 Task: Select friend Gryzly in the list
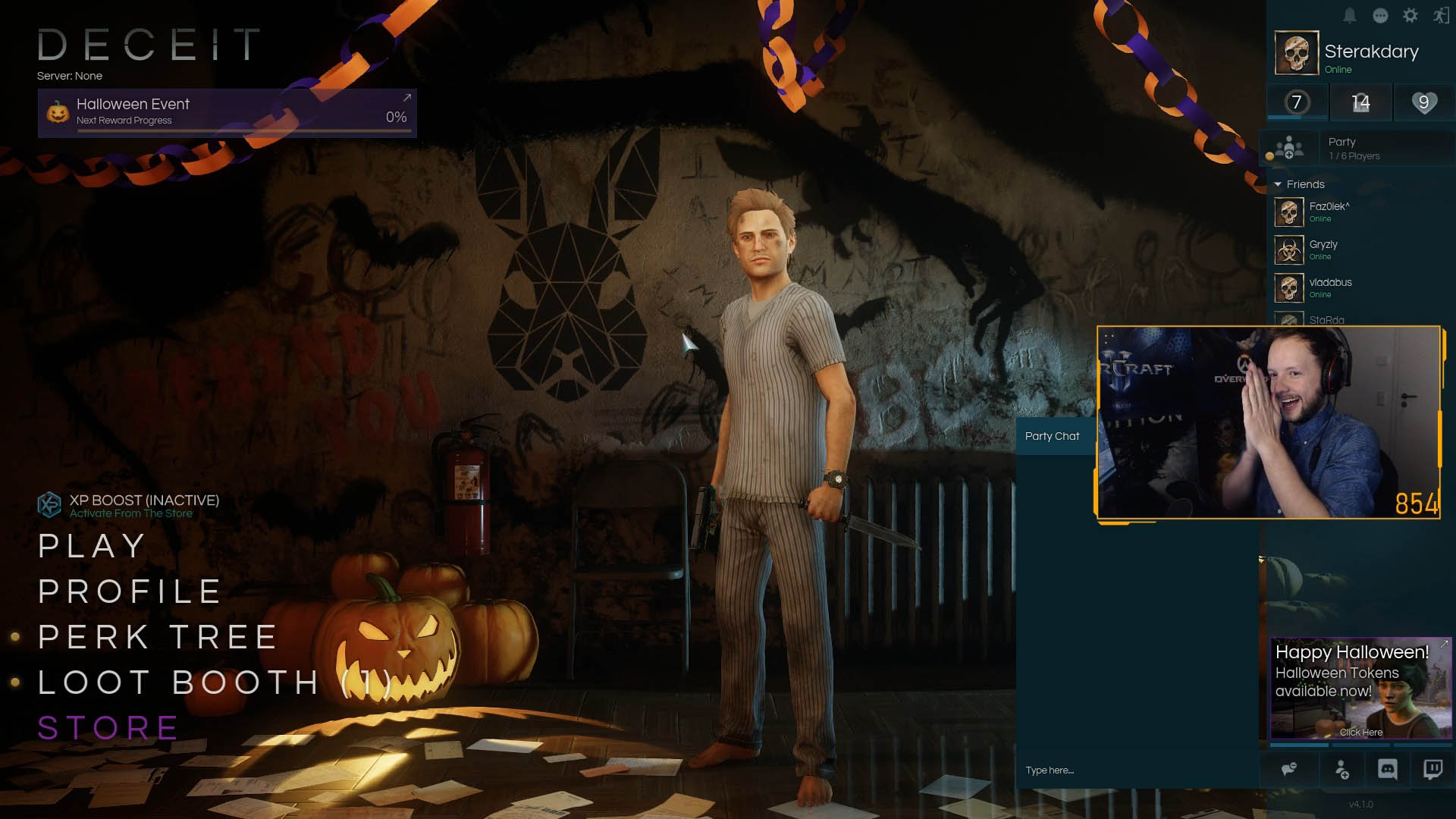click(1323, 249)
